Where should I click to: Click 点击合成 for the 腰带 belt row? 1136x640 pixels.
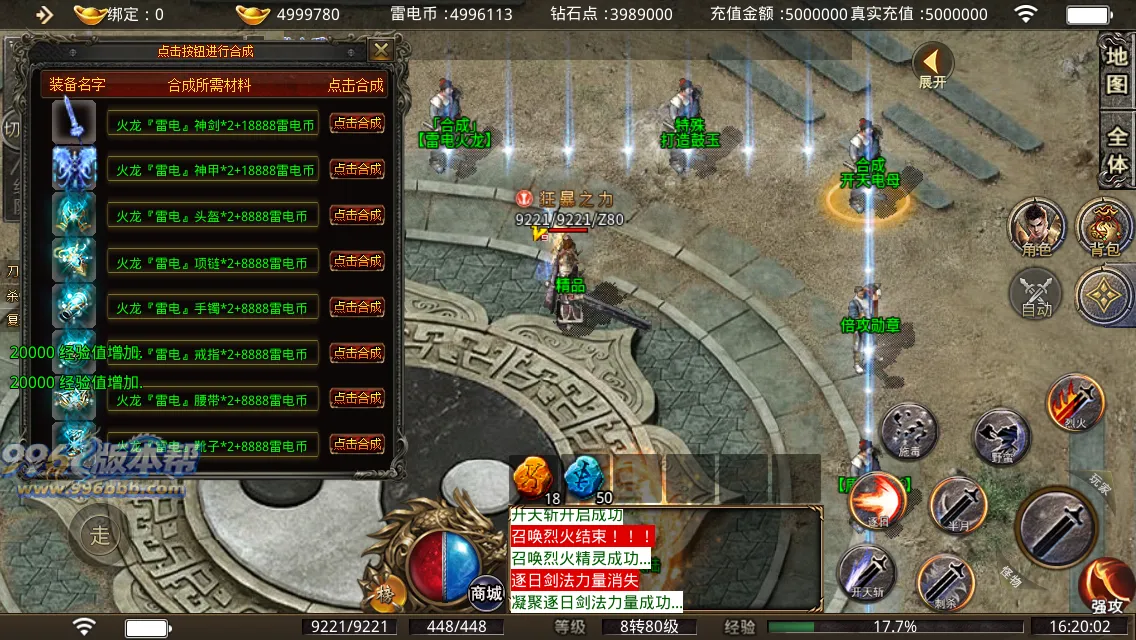[x=357, y=399]
